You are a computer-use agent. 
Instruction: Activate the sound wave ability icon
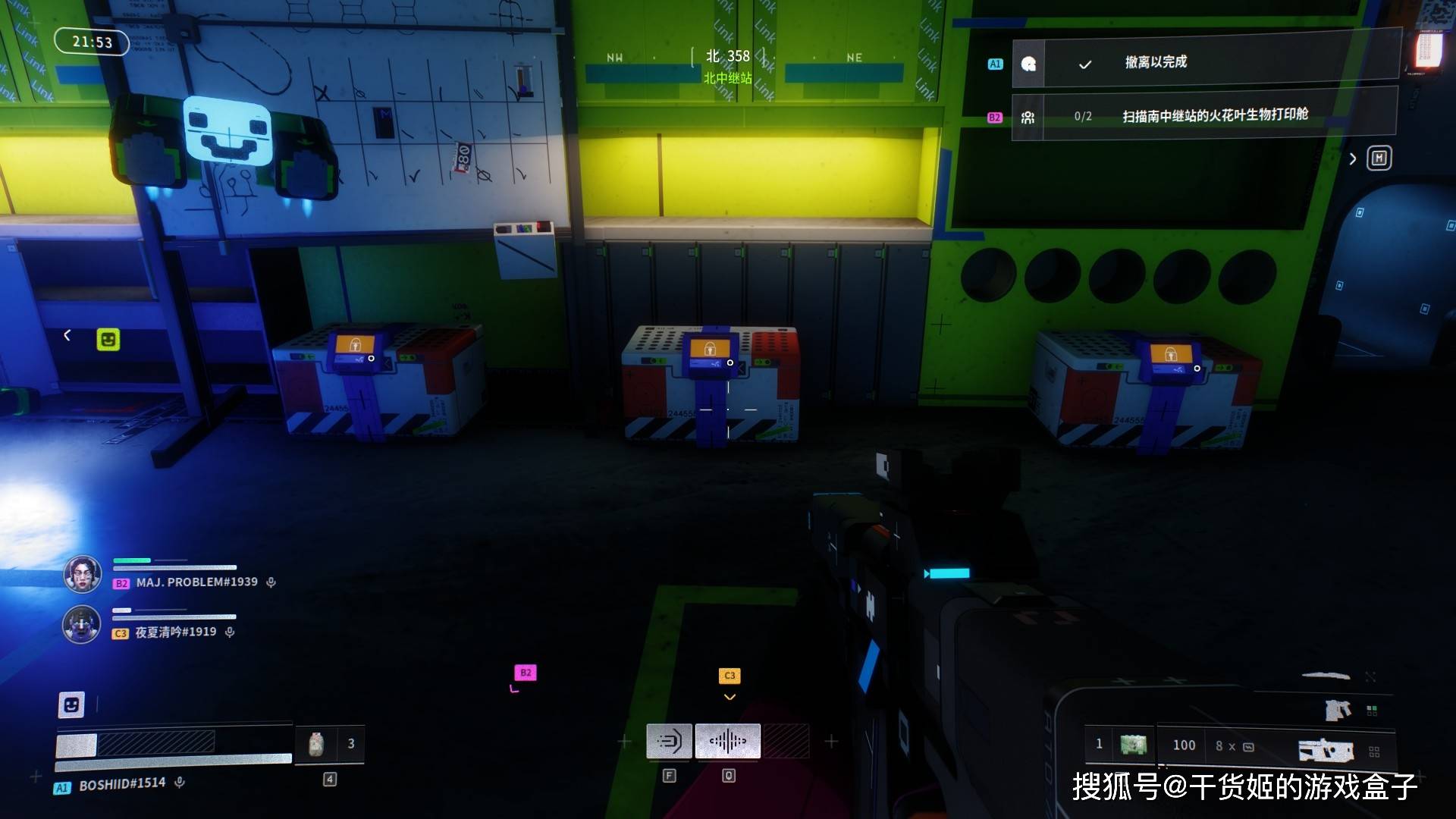click(728, 741)
